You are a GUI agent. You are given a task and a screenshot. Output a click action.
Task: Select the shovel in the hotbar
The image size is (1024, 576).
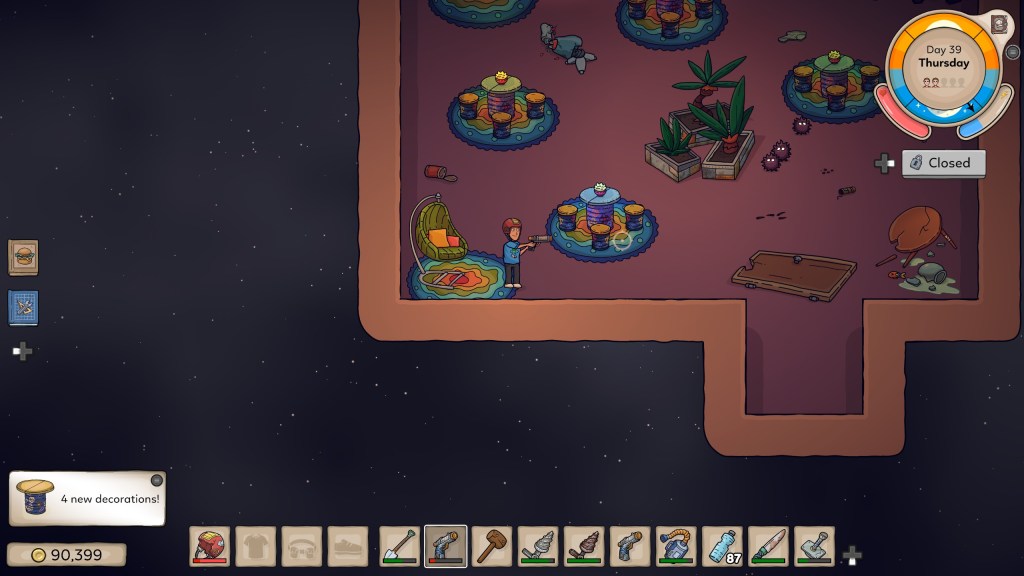pos(399,546)
